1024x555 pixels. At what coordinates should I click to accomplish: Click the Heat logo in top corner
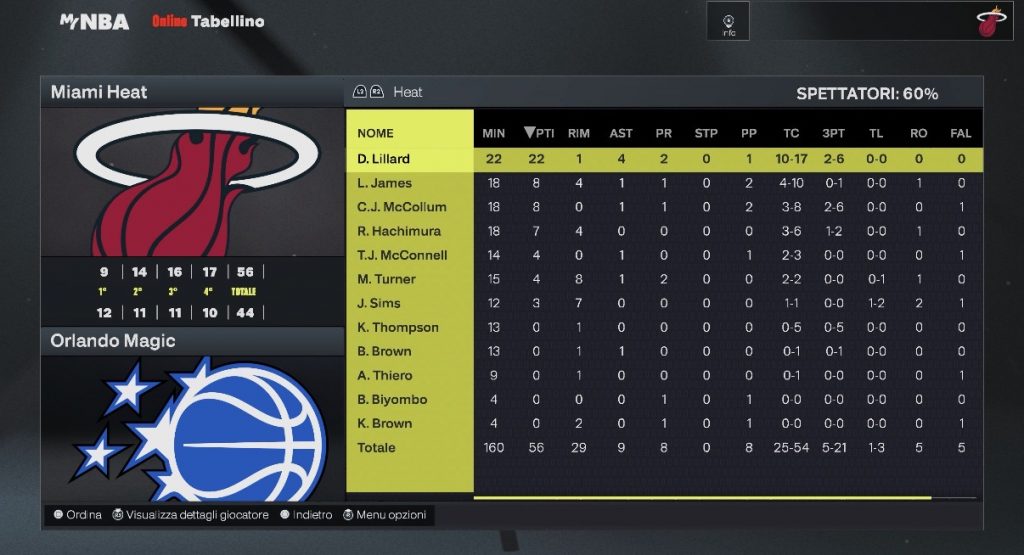[989, 22]
